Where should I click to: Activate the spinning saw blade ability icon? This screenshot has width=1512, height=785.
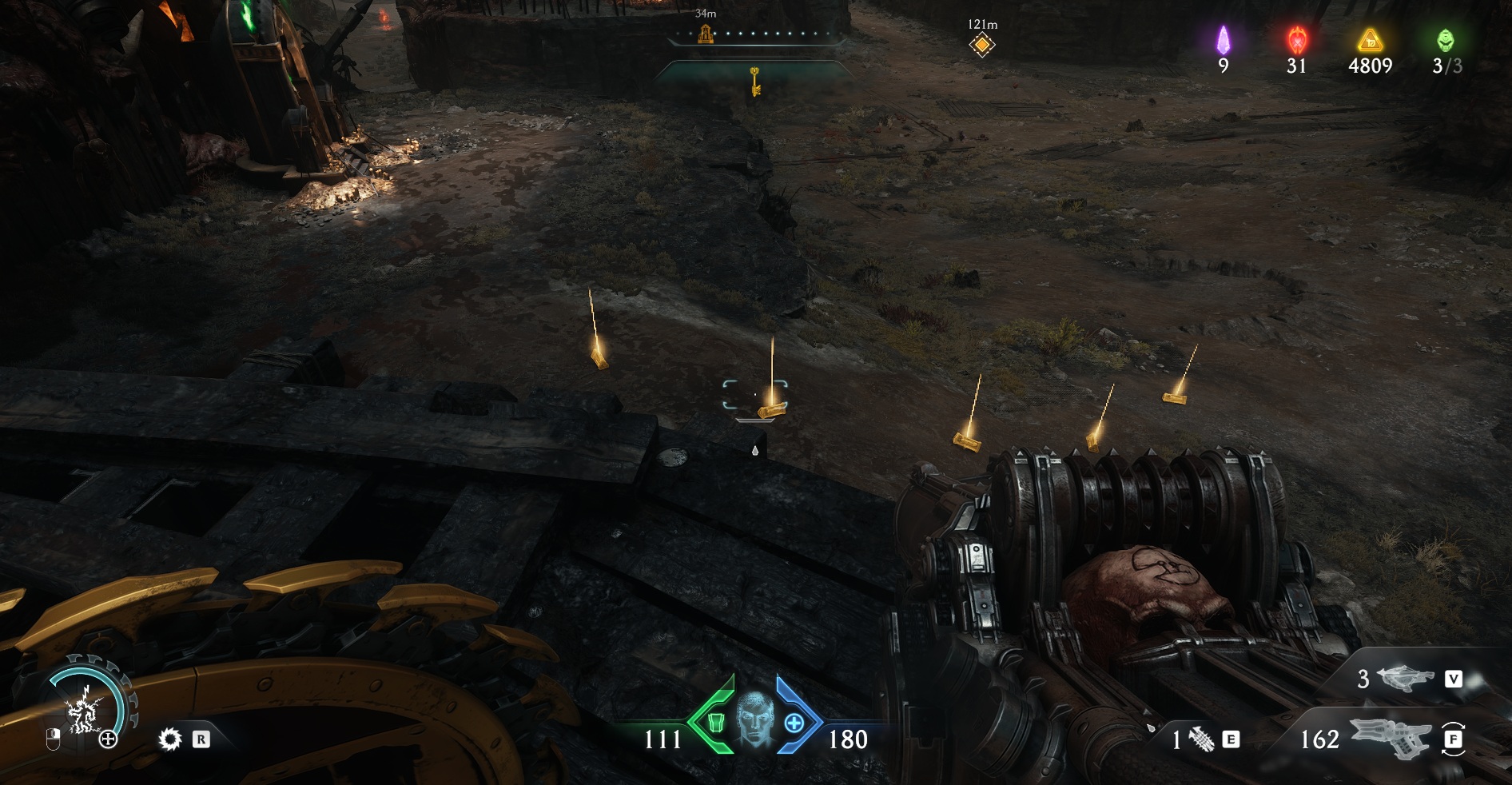(170, 739)
